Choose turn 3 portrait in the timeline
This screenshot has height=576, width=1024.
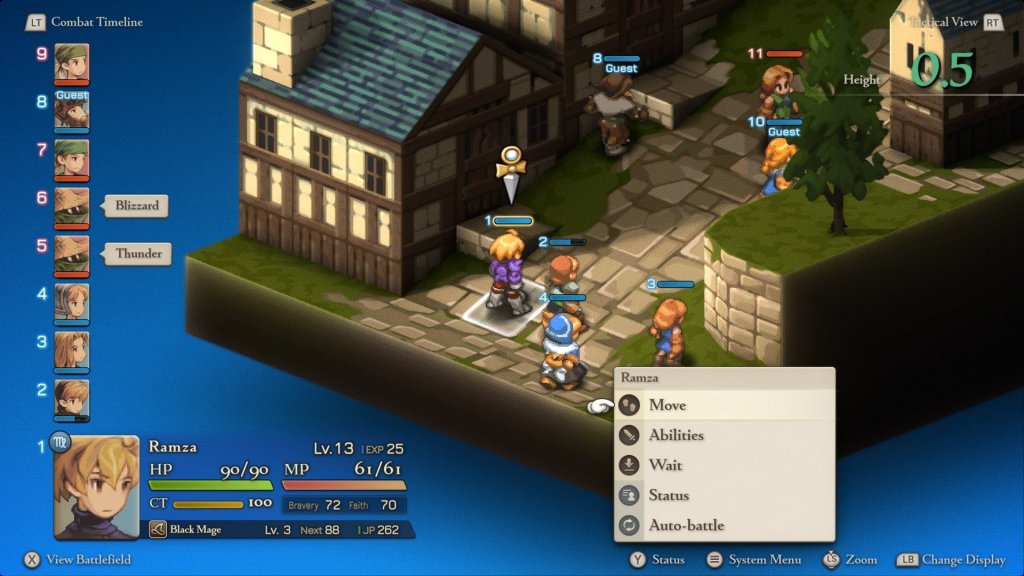click(71, 350)
